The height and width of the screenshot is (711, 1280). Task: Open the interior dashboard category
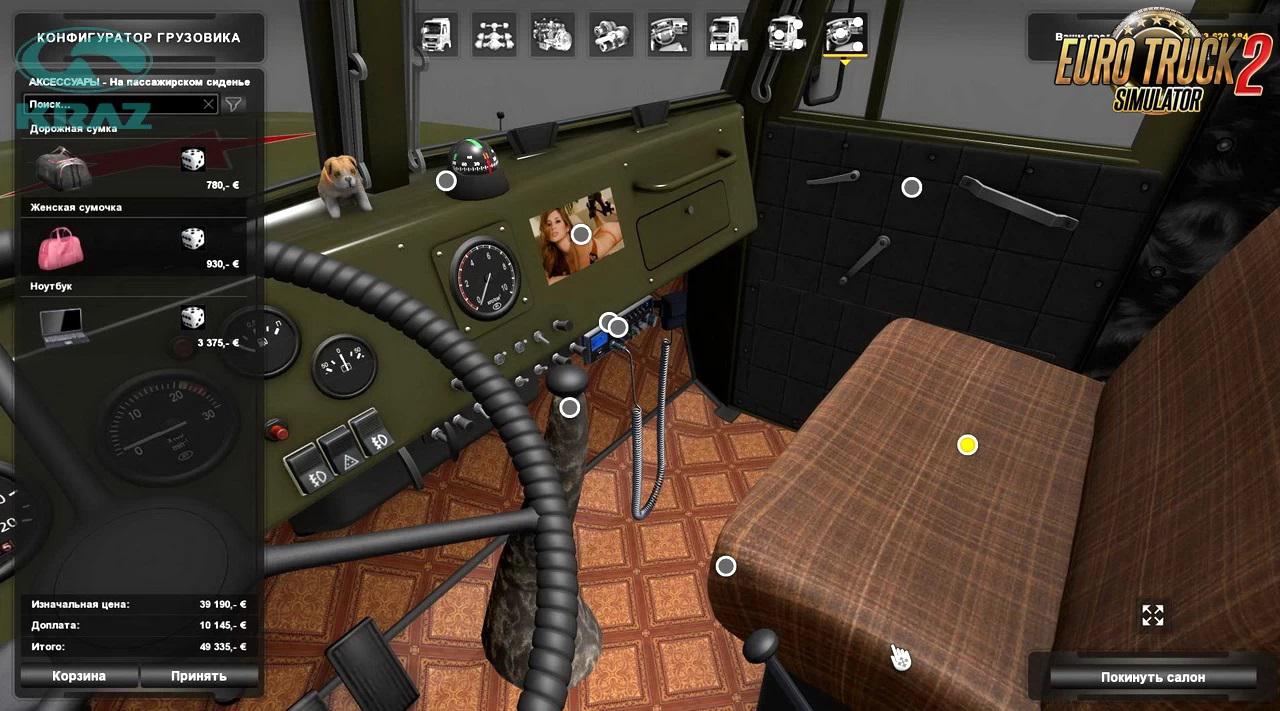pos(669,35)
